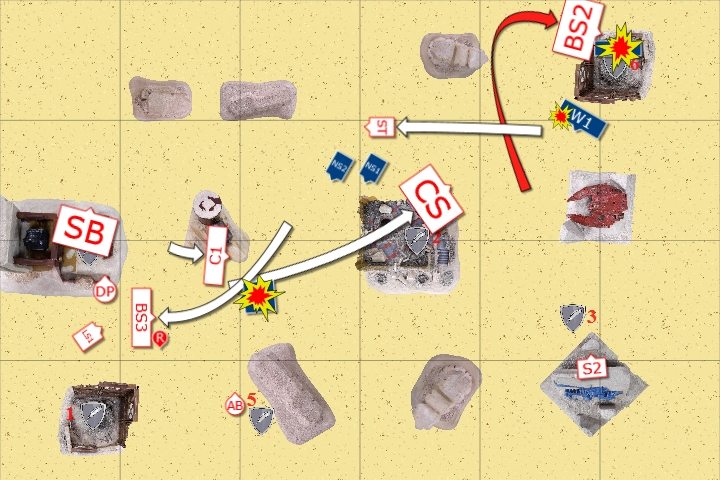
Task: Select the blue NS2 token
Action: pos(338,167)
